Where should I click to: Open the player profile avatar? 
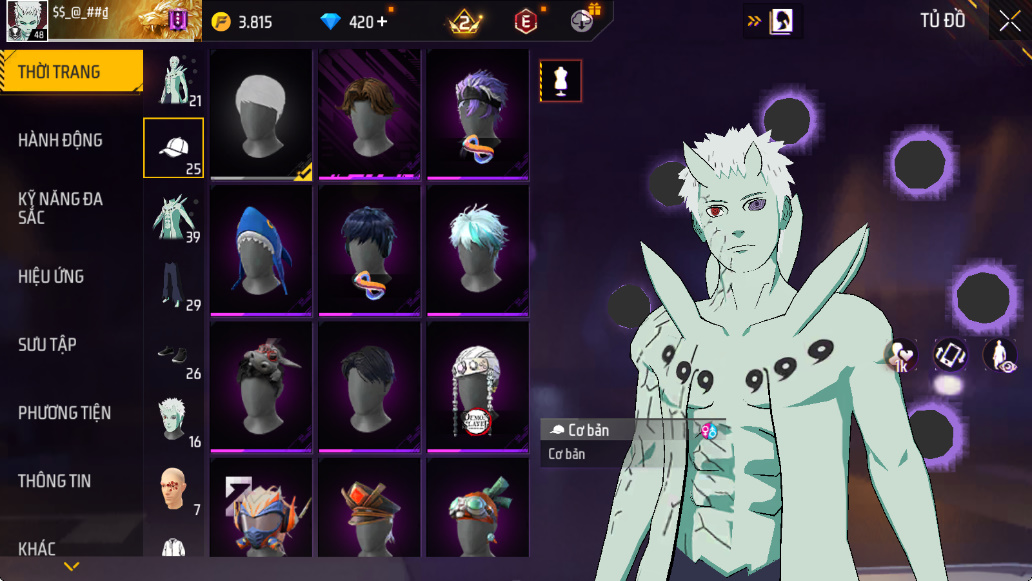tap(27, 20)
